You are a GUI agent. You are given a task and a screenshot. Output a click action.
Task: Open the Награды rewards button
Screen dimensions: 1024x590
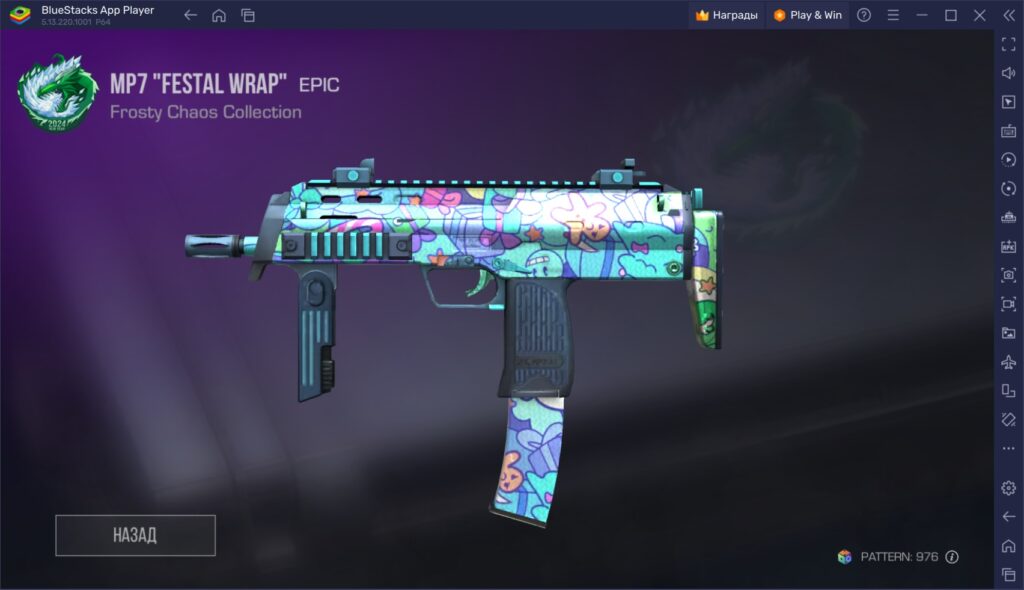click(727, 15)
